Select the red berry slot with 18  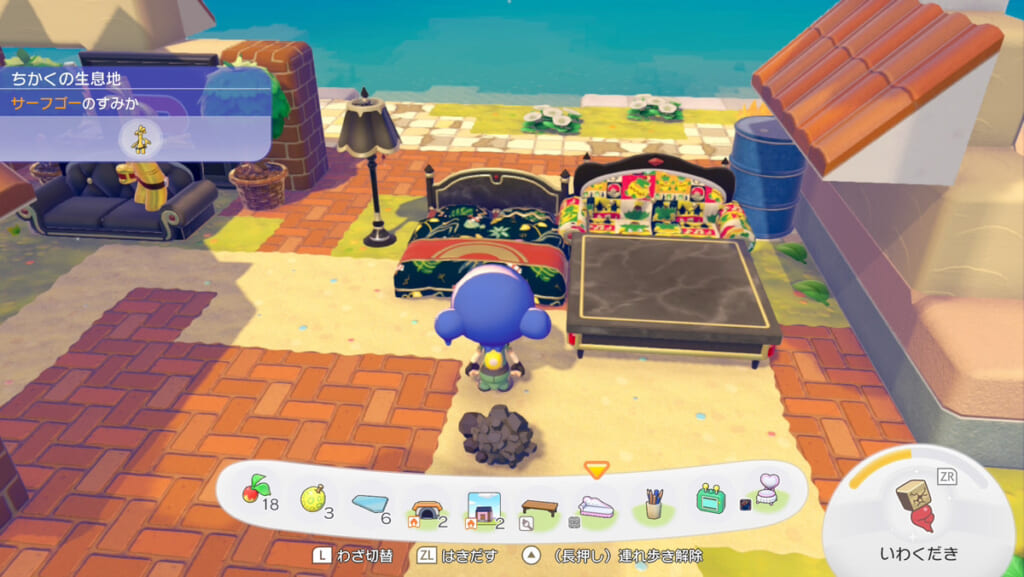point(253,494)
